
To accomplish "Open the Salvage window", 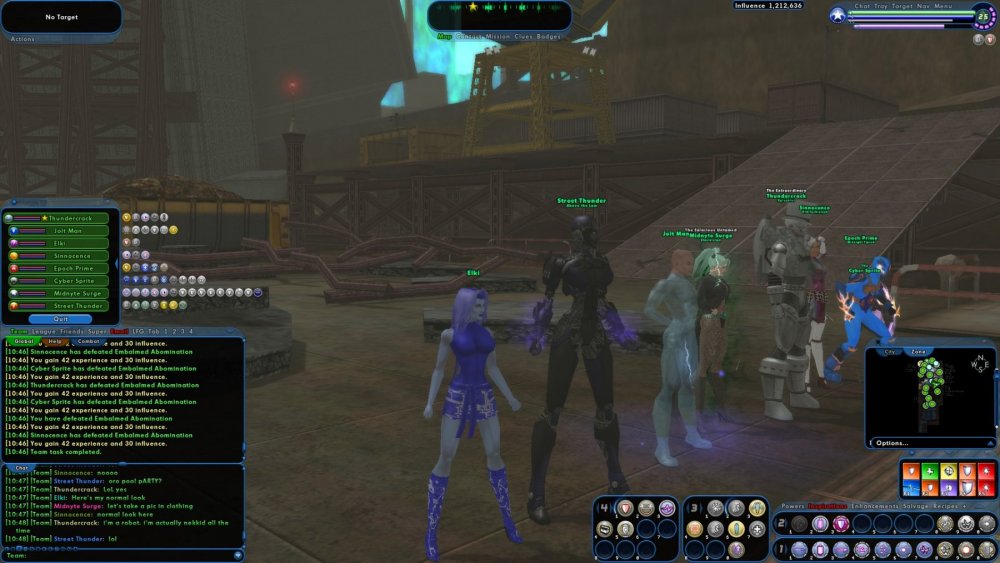I will pyautogui.click(x=916, y=507).
